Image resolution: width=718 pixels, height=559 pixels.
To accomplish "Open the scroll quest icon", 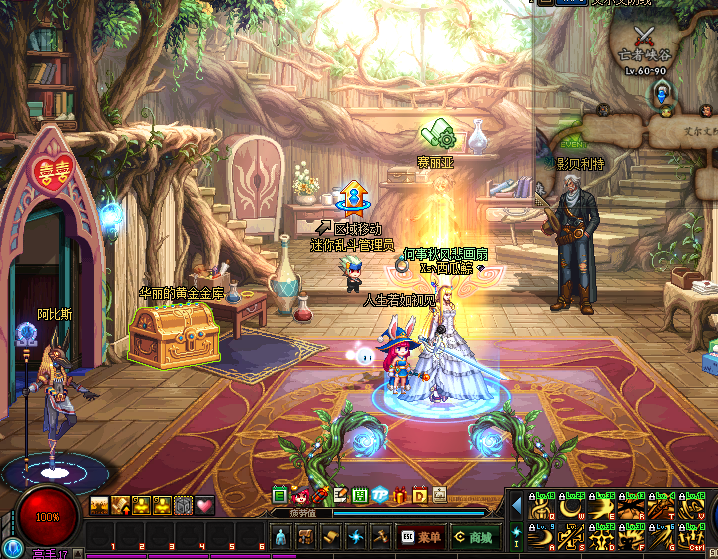I will (x=330, y=536).
